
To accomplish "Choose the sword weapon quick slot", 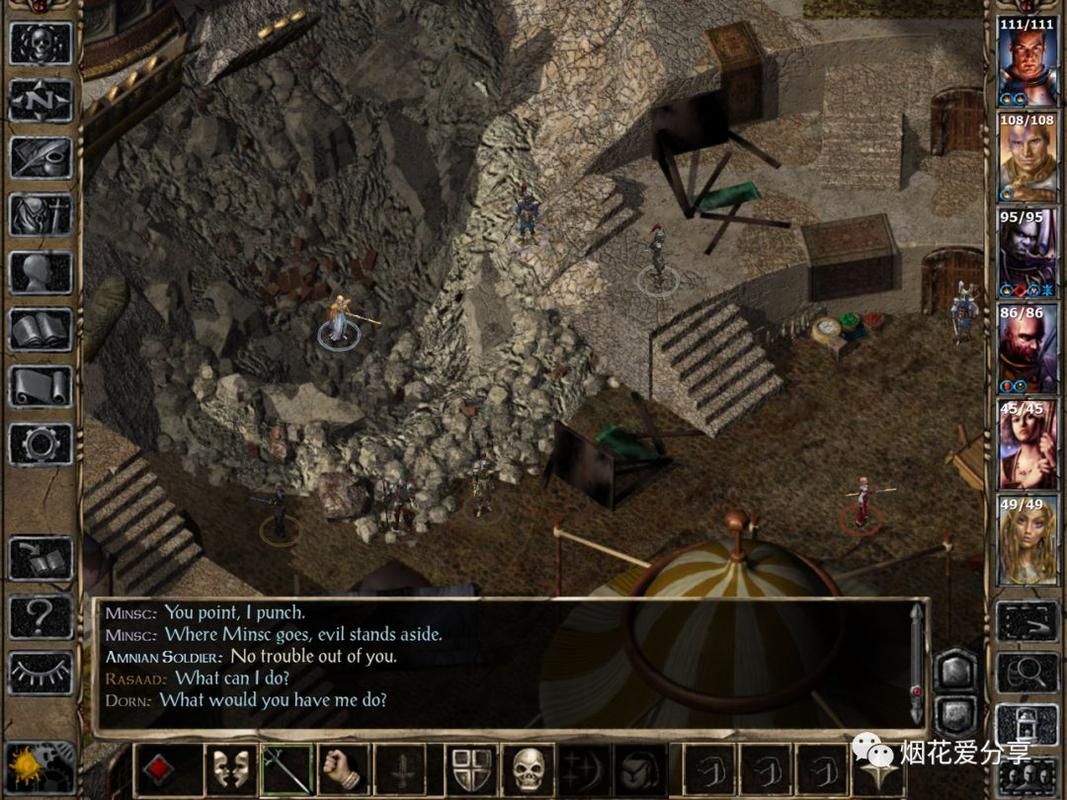I will pyautogui.click(x=288, y=769).
